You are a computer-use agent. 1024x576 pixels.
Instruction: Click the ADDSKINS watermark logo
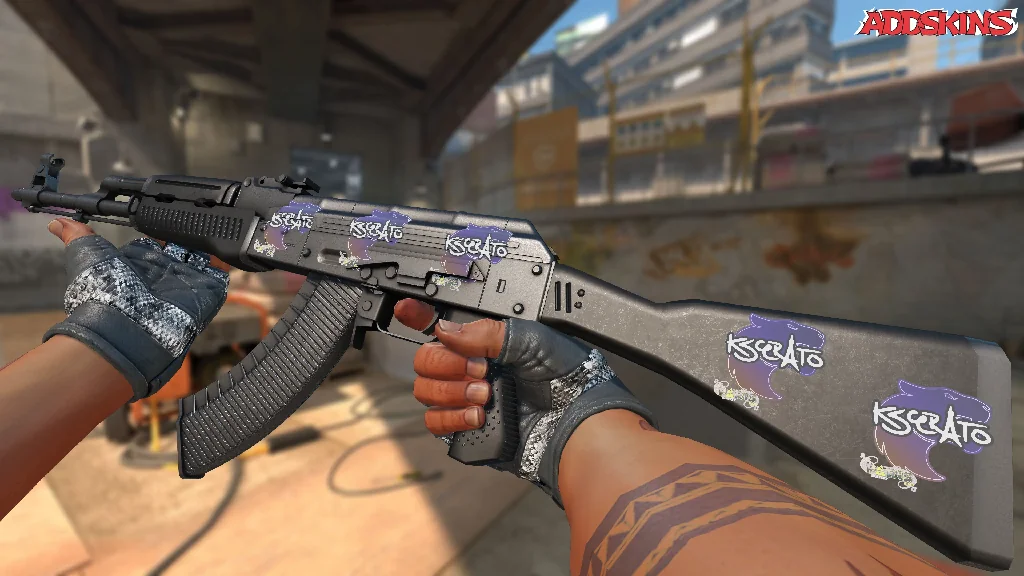click(x=938, y=23)
